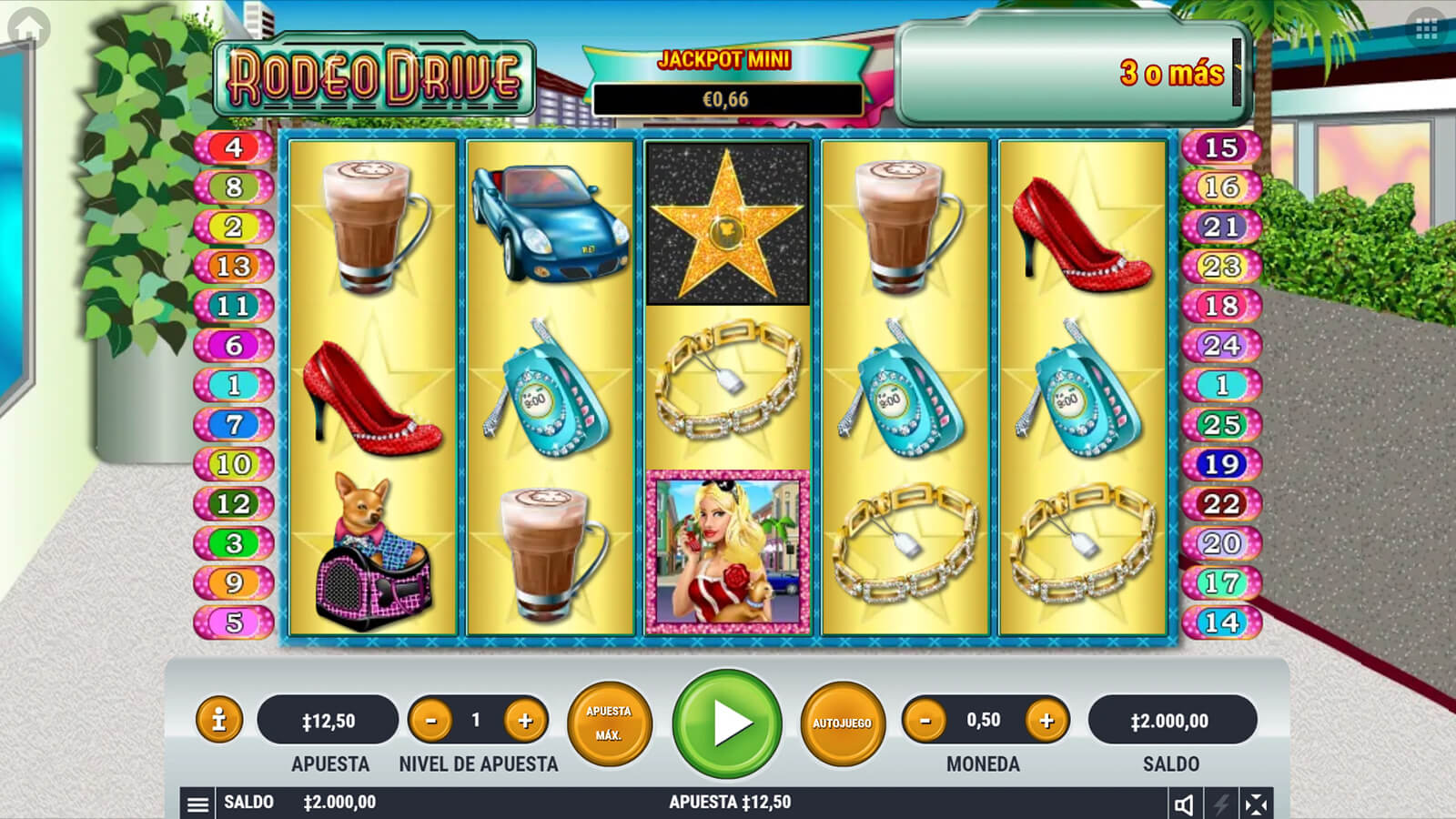Toggle the sound speaker icon

(x=1184, y=804)
